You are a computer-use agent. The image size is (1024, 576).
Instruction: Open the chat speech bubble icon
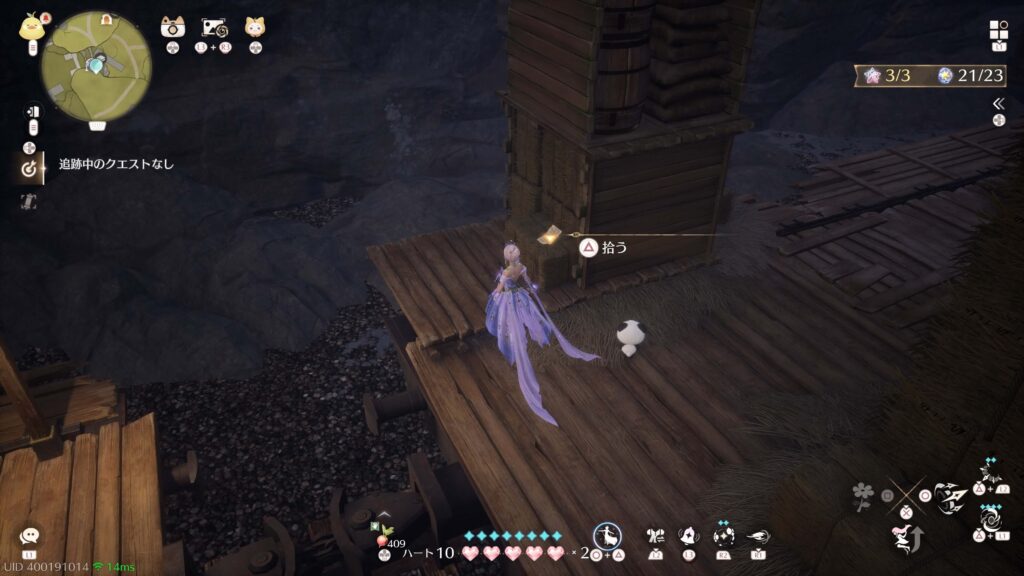pos(29,537)
